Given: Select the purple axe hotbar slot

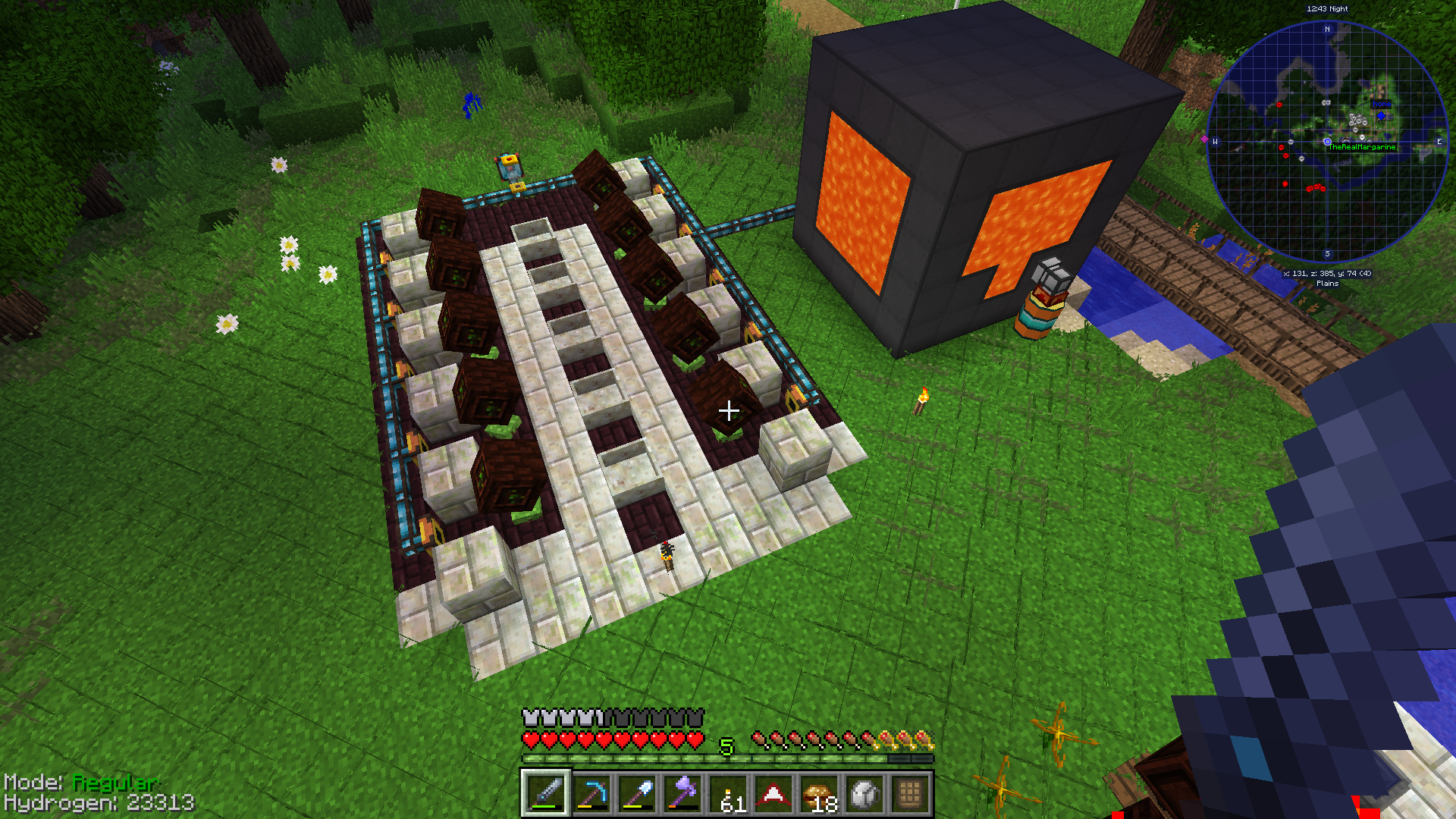Looking at the screenshot, I should [682, 794].
